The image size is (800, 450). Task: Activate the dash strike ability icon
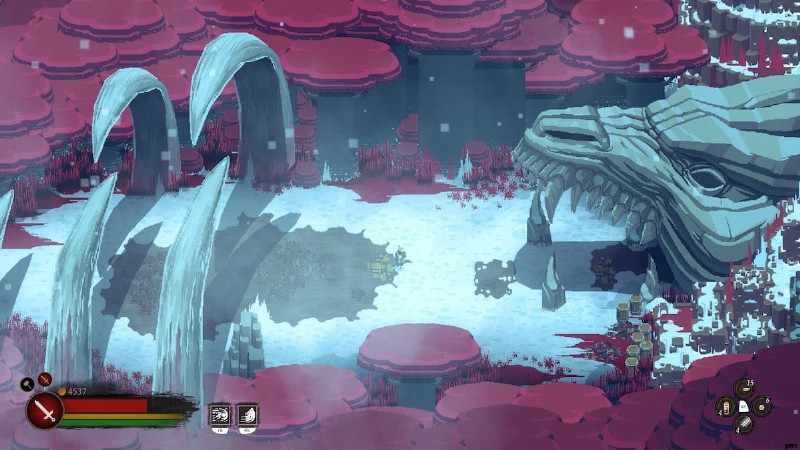click(219, 416)
